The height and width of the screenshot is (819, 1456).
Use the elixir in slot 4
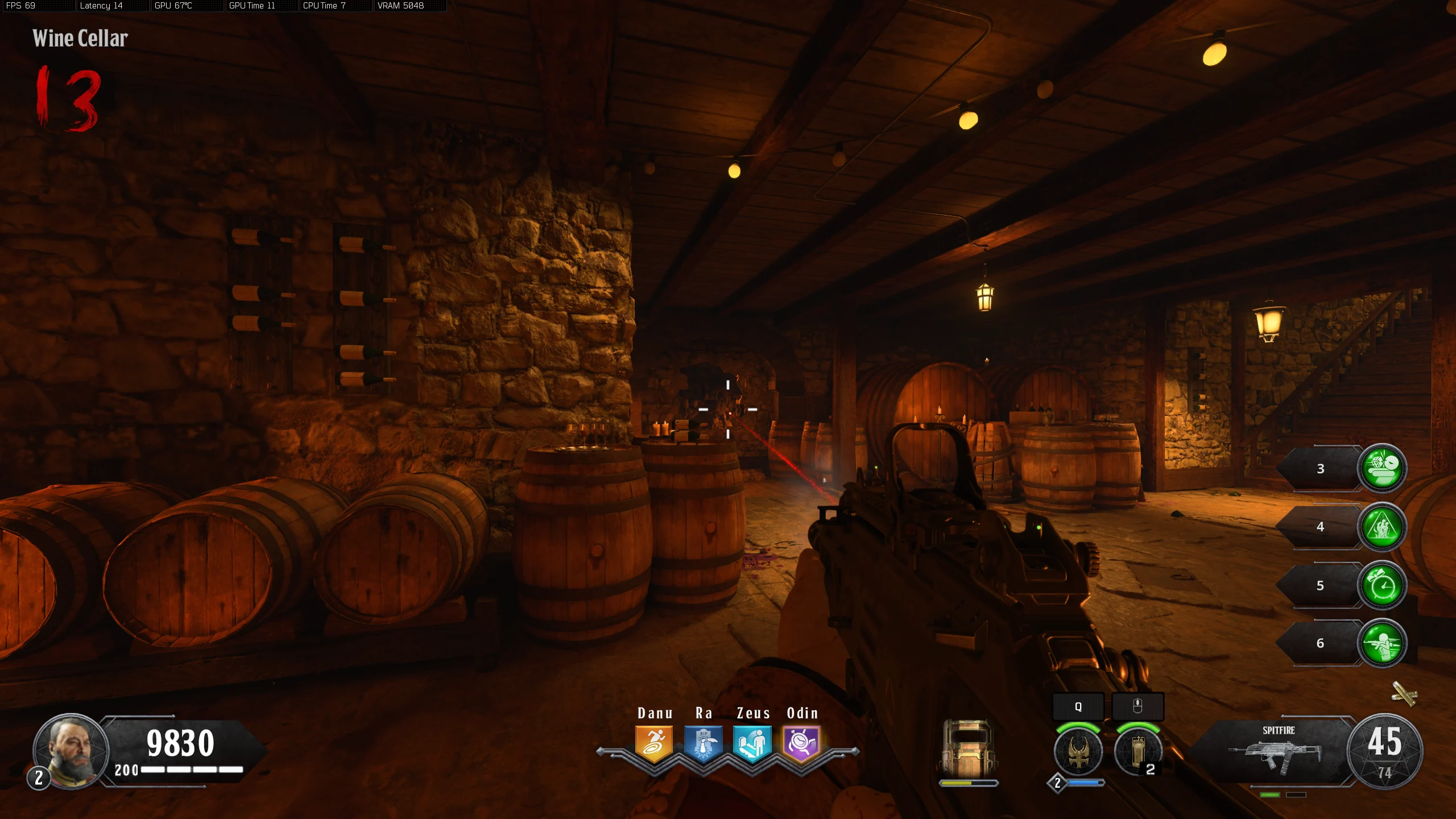click(x=1382, y=527)
